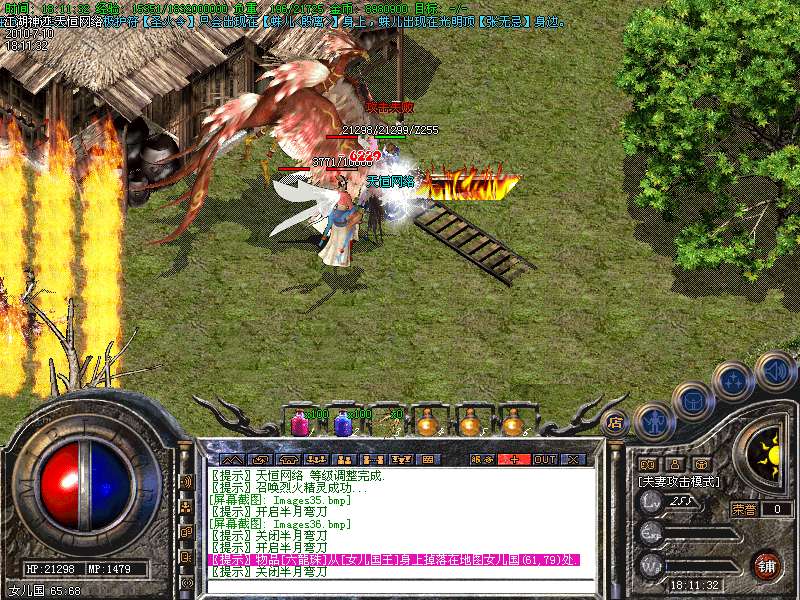Toggle sound with the speaker icon

coord(775,370)
